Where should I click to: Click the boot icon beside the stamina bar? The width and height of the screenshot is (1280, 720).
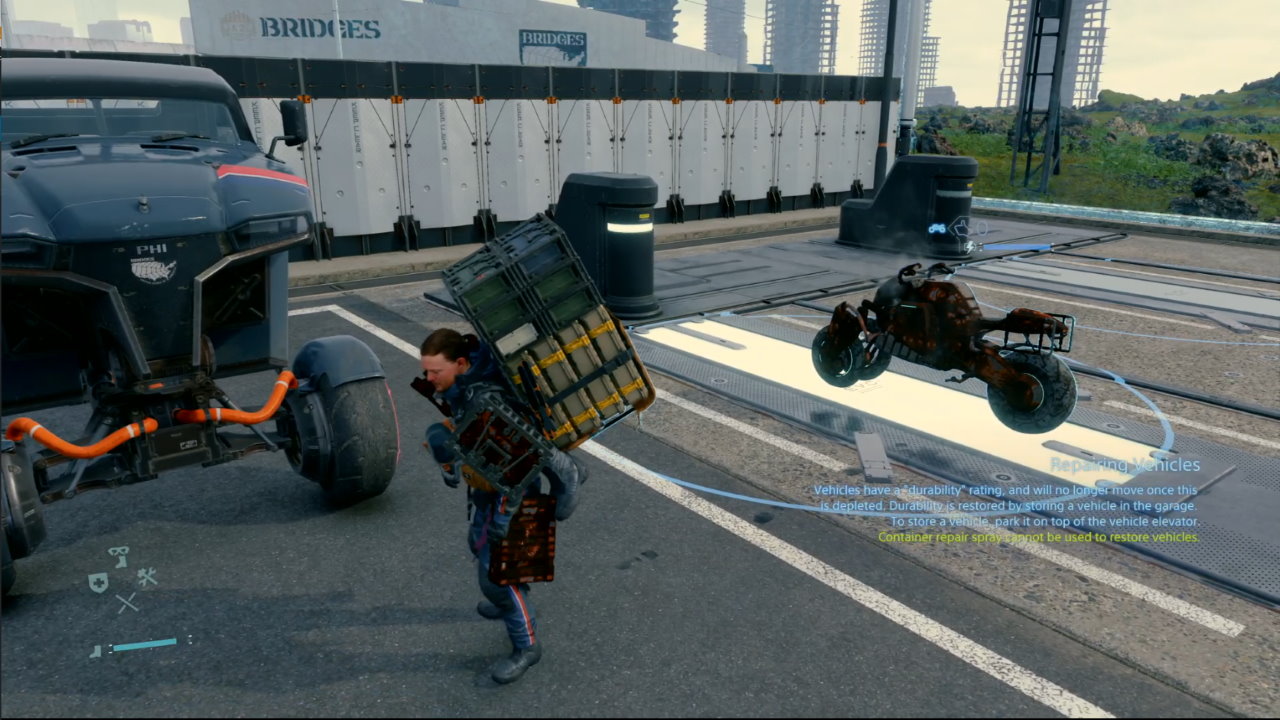pyautogui.click(x=95, y=651)
